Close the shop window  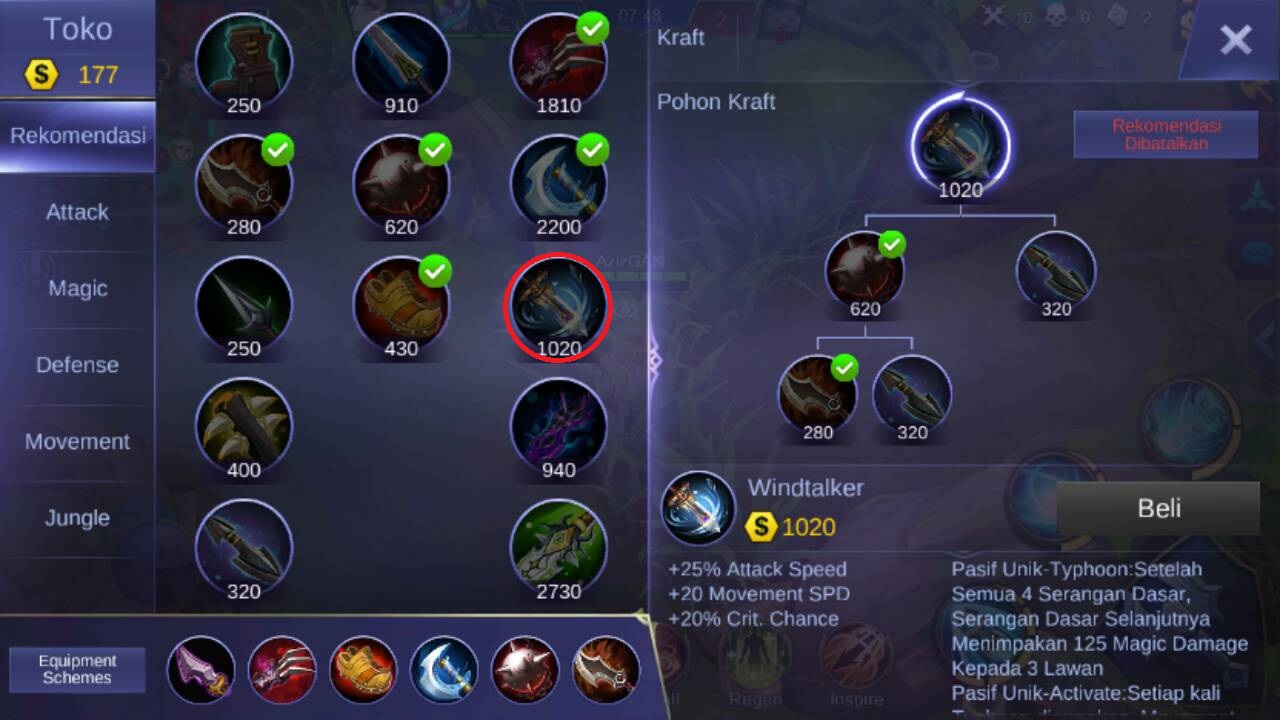click(1235, 40)
